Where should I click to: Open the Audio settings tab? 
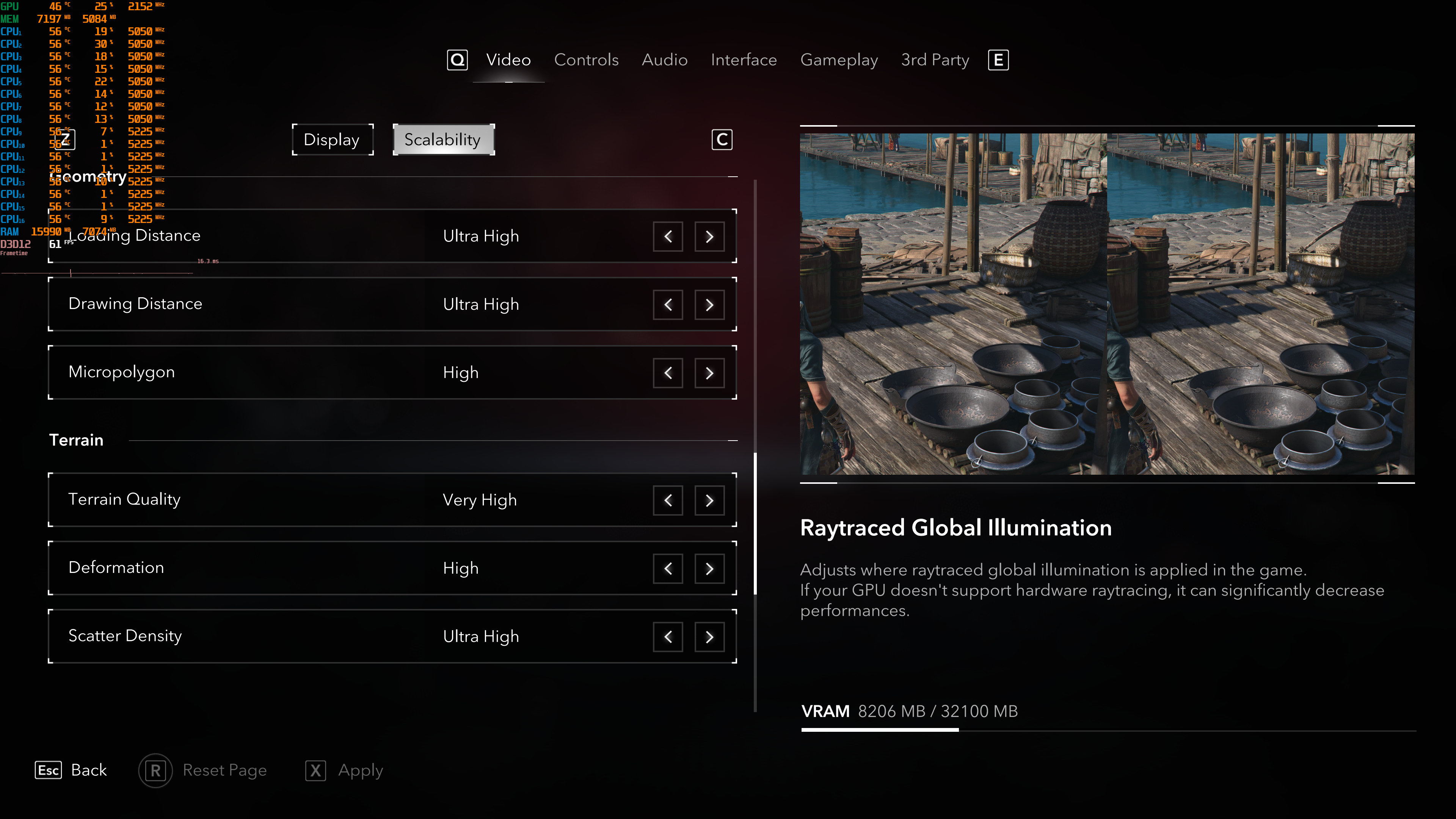tap(664, 60)
